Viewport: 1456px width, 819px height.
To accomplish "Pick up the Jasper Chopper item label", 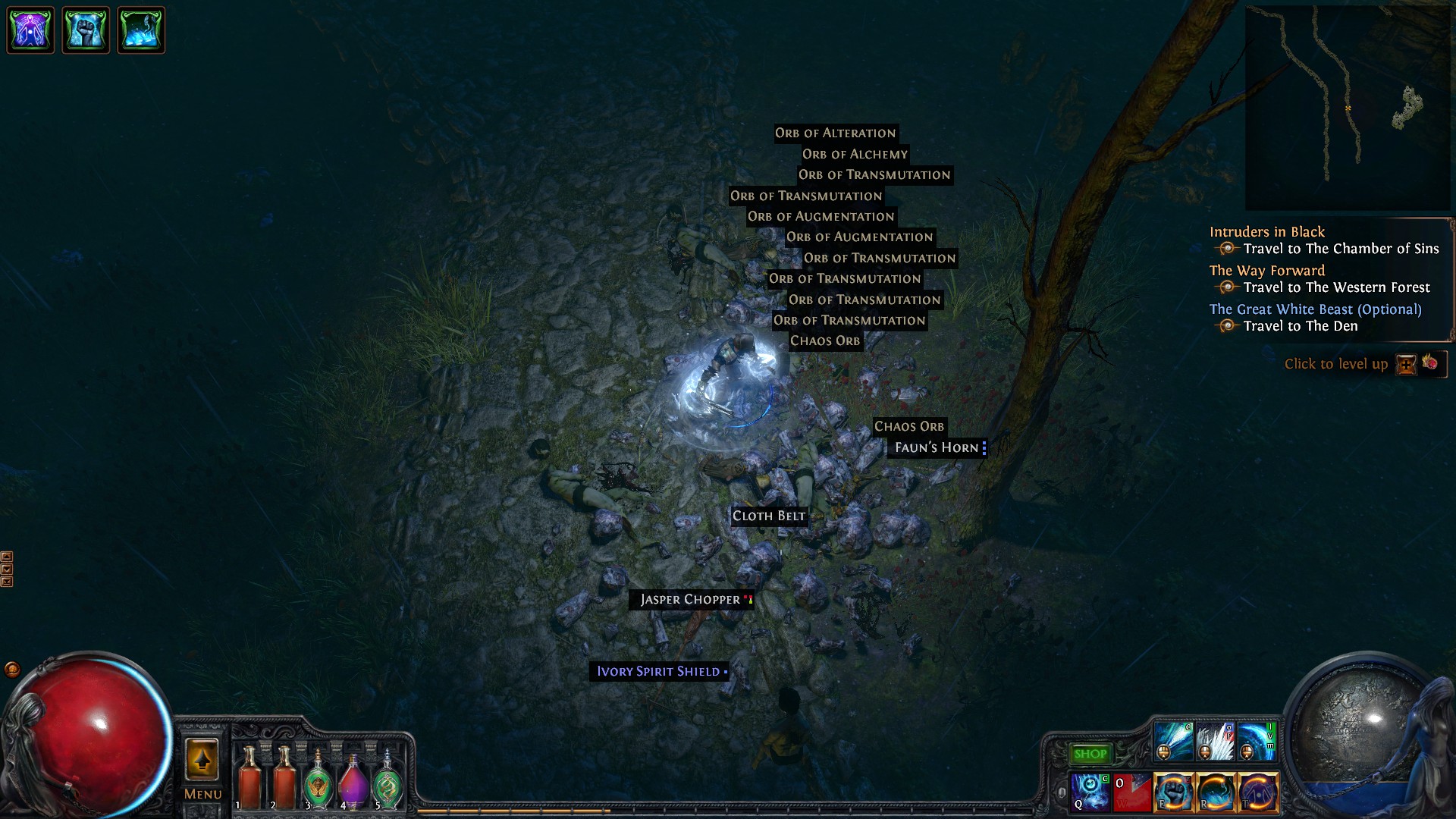I will (x=690, y=600).
